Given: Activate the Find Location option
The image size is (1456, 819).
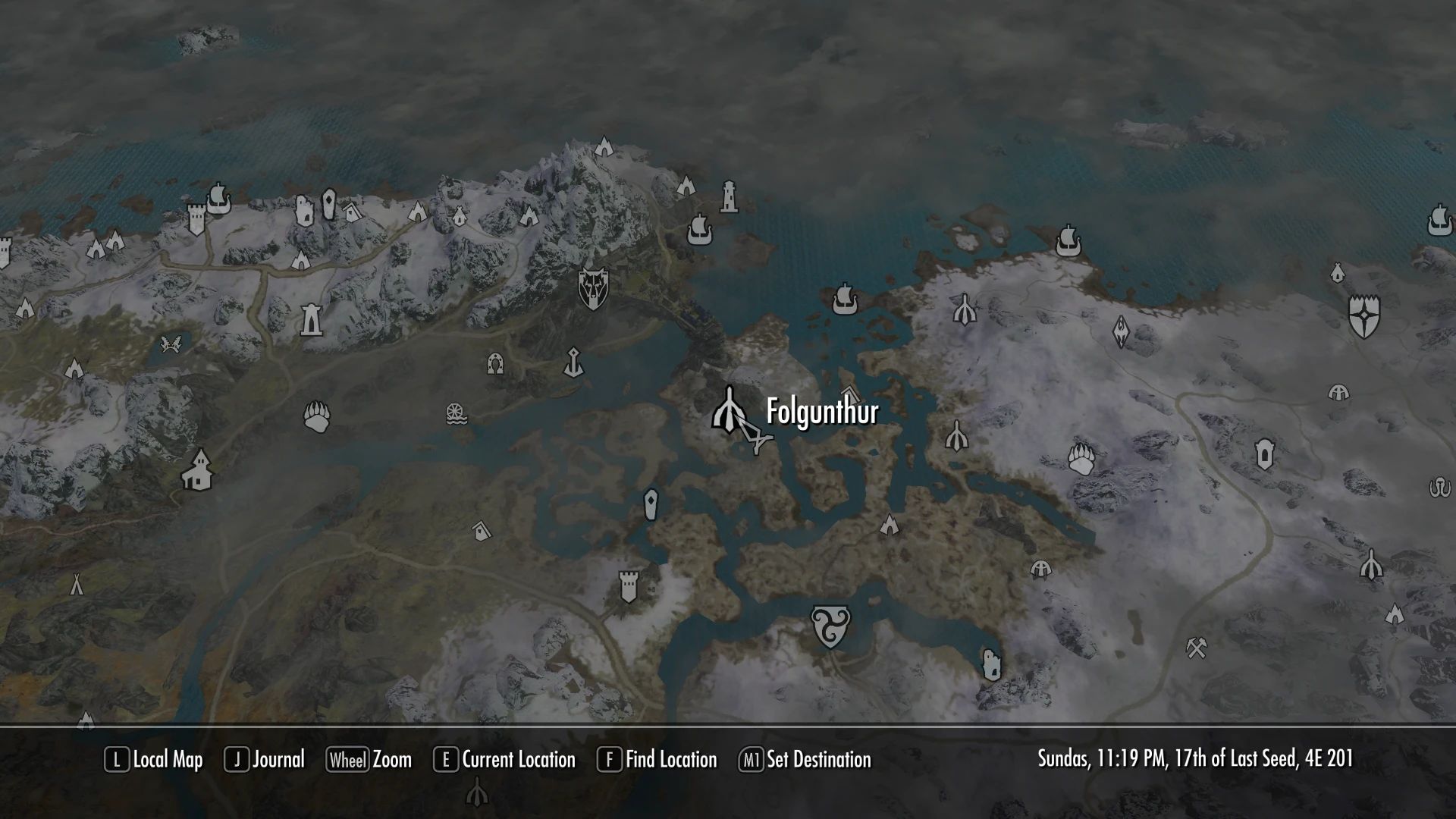Looking at the screenshot, I should [x=657, y=760].
